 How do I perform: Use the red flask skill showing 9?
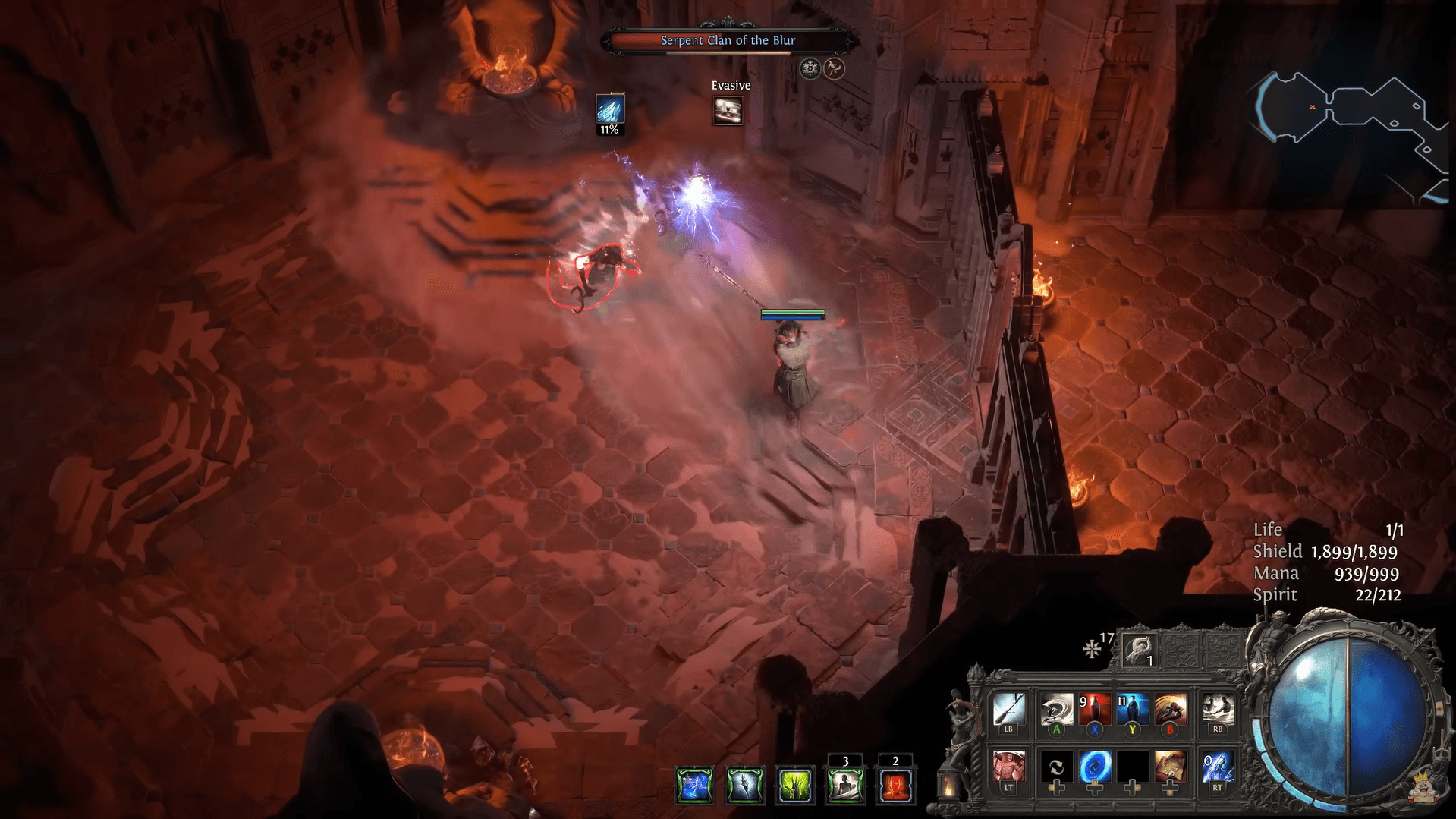1094,710
